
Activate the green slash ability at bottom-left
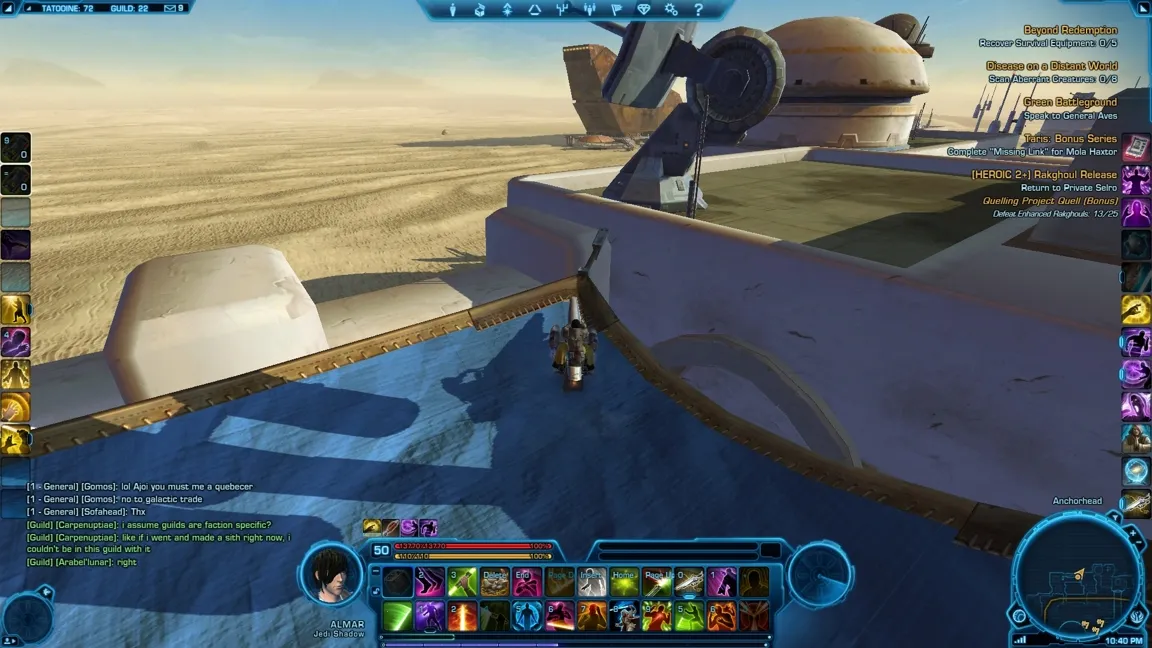[397, 616]
